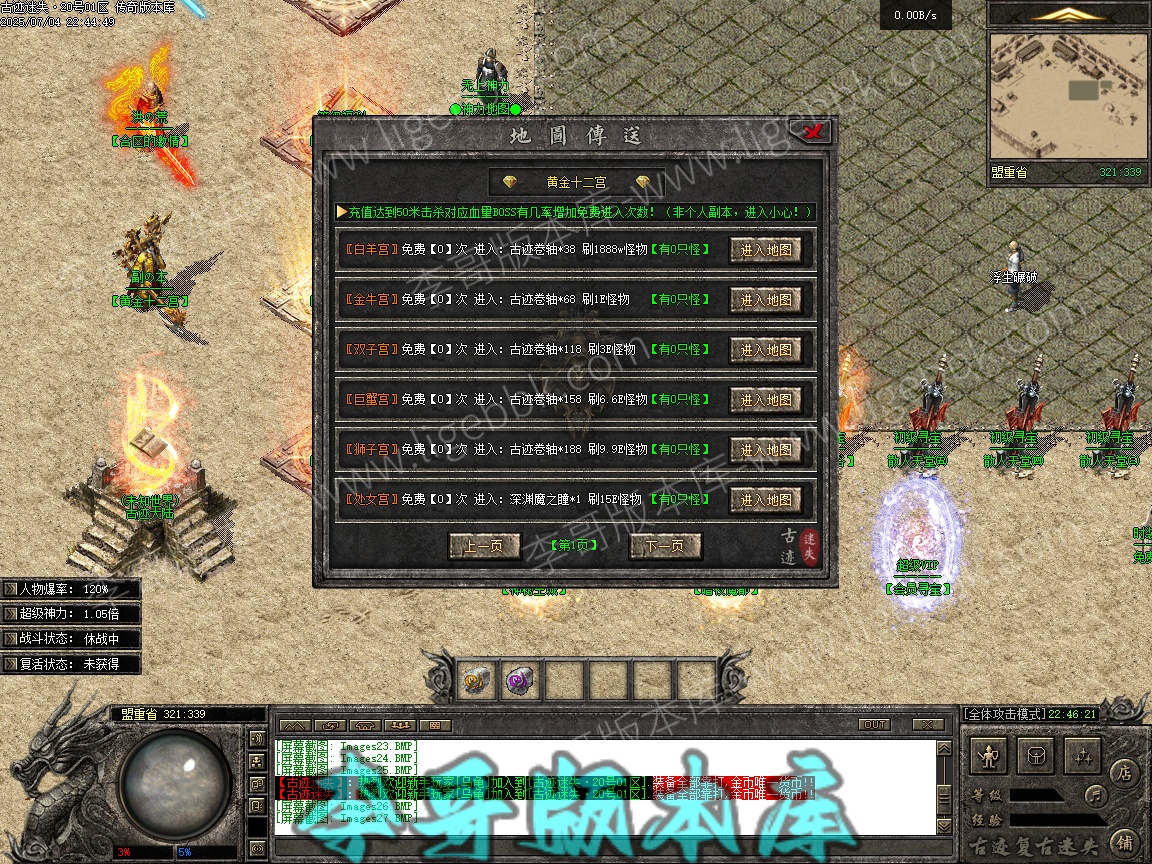The height and width of the screenshot is (864, 1152).
Task: Open the character equipment panel icon
Action: pos(990,757)
